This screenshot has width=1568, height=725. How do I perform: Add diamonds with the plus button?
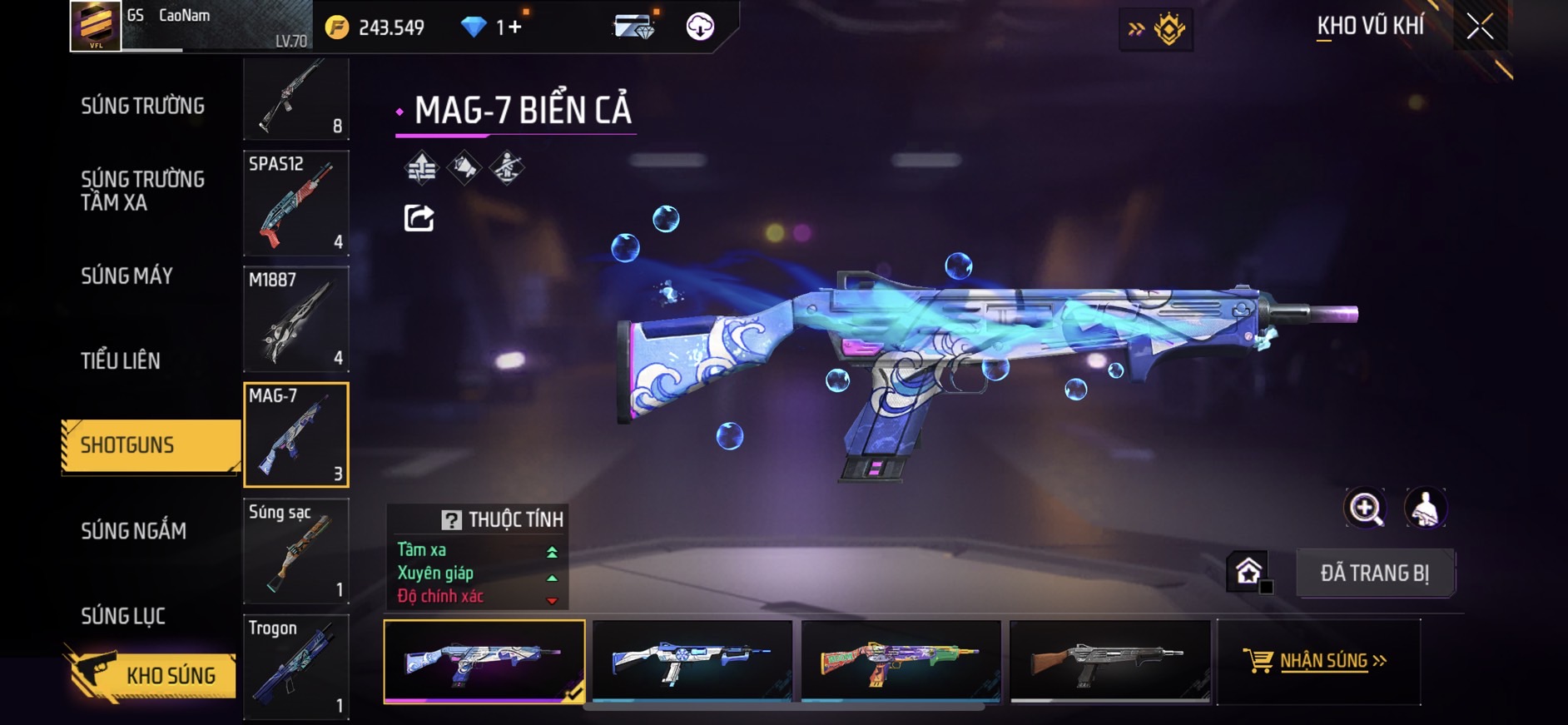(514, 27)
